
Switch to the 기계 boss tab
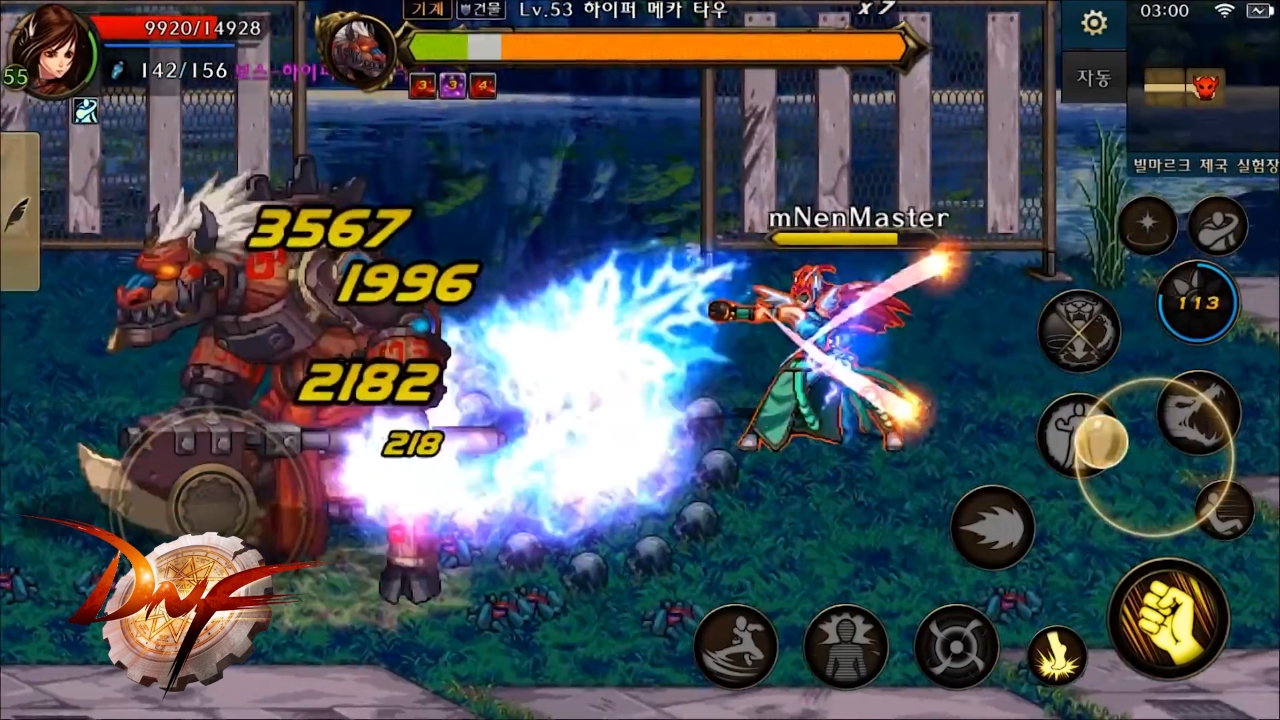click(428, 10)
